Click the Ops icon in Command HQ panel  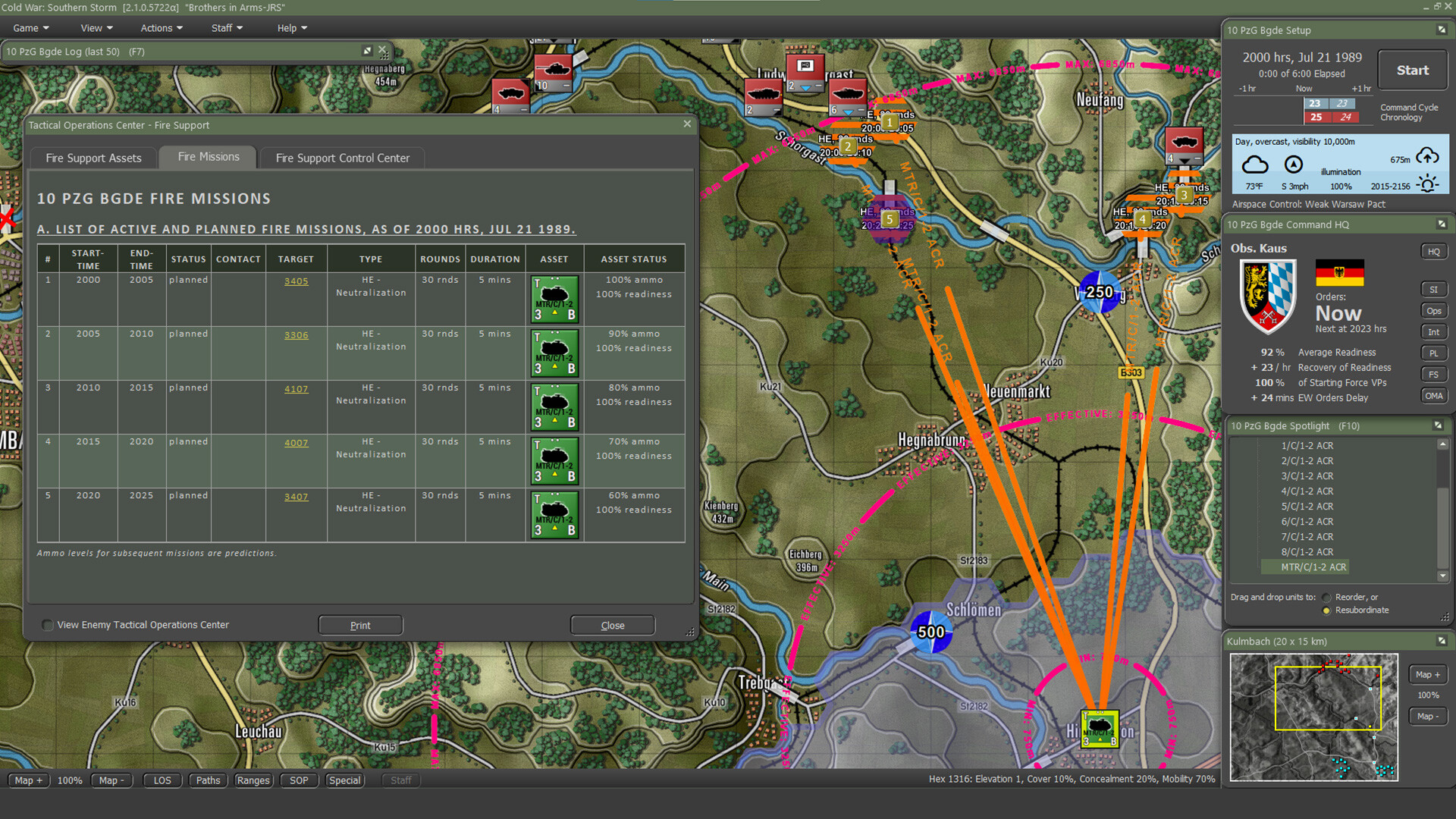tap(1434, 310)
